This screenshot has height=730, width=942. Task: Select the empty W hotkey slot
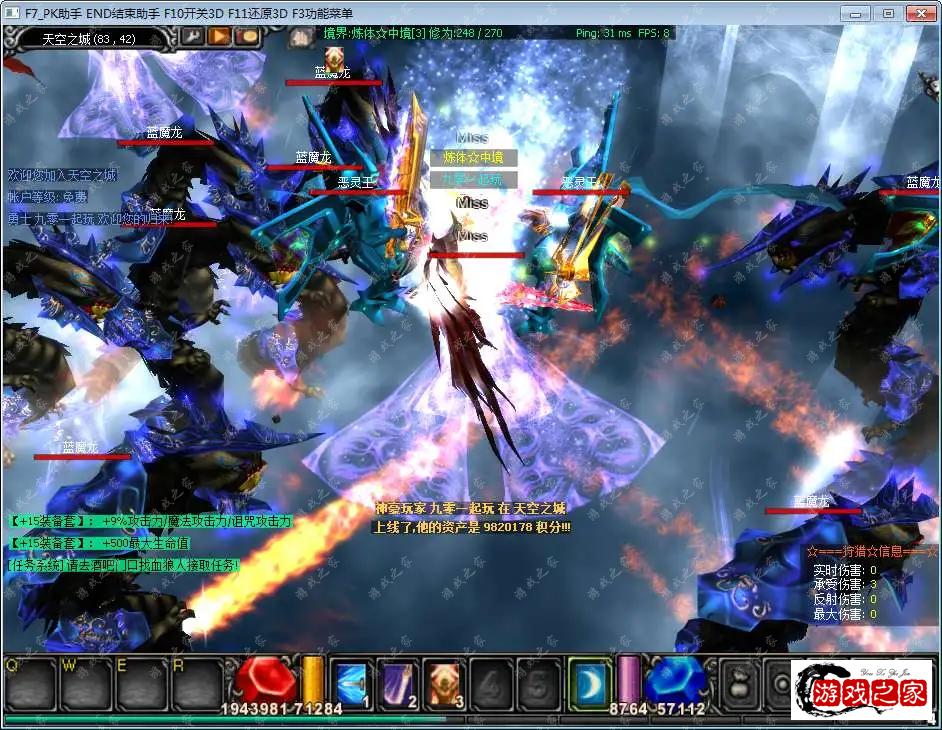coord(84,683)
